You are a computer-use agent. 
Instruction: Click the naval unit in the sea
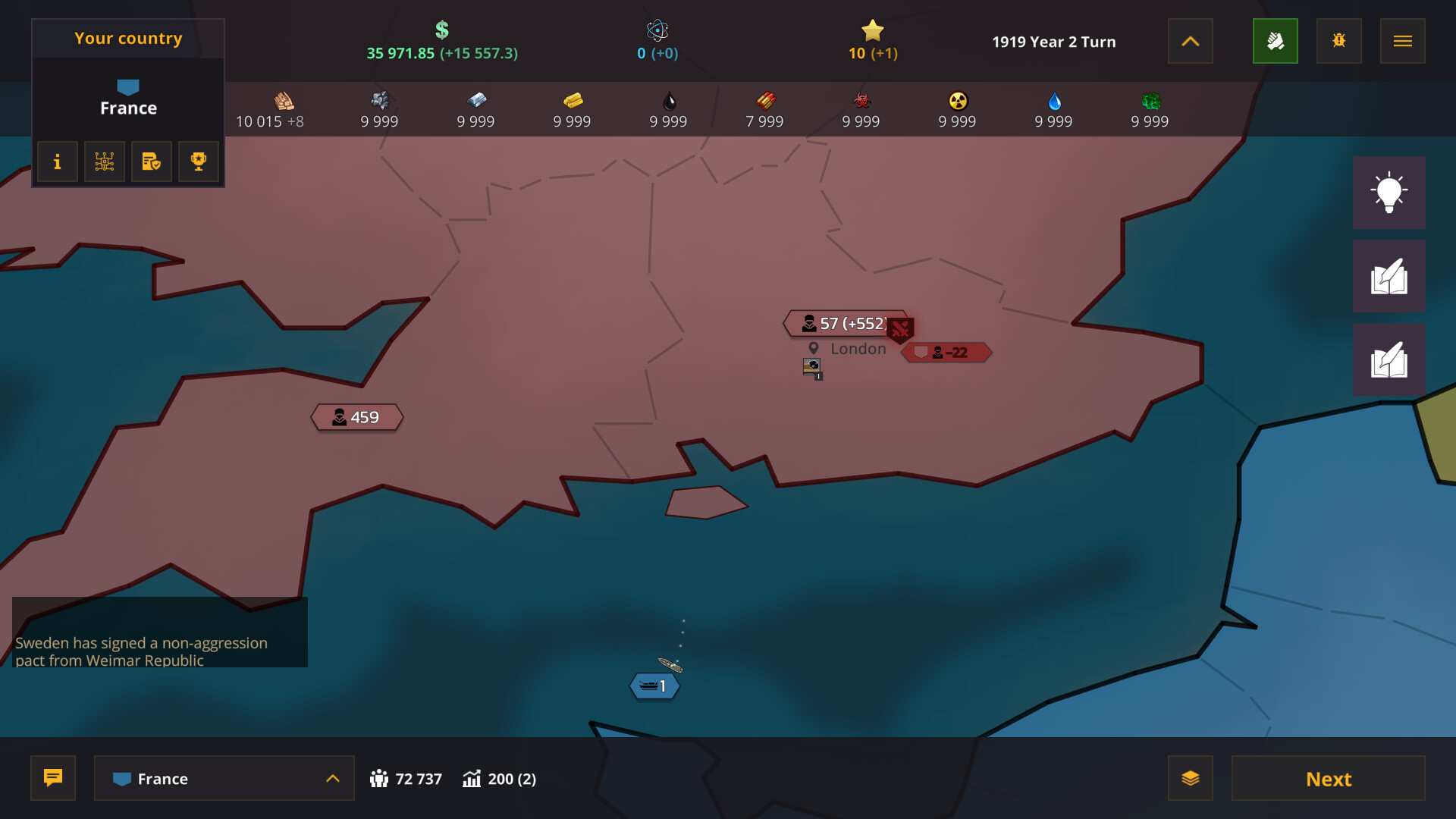[x=654, y=685]
